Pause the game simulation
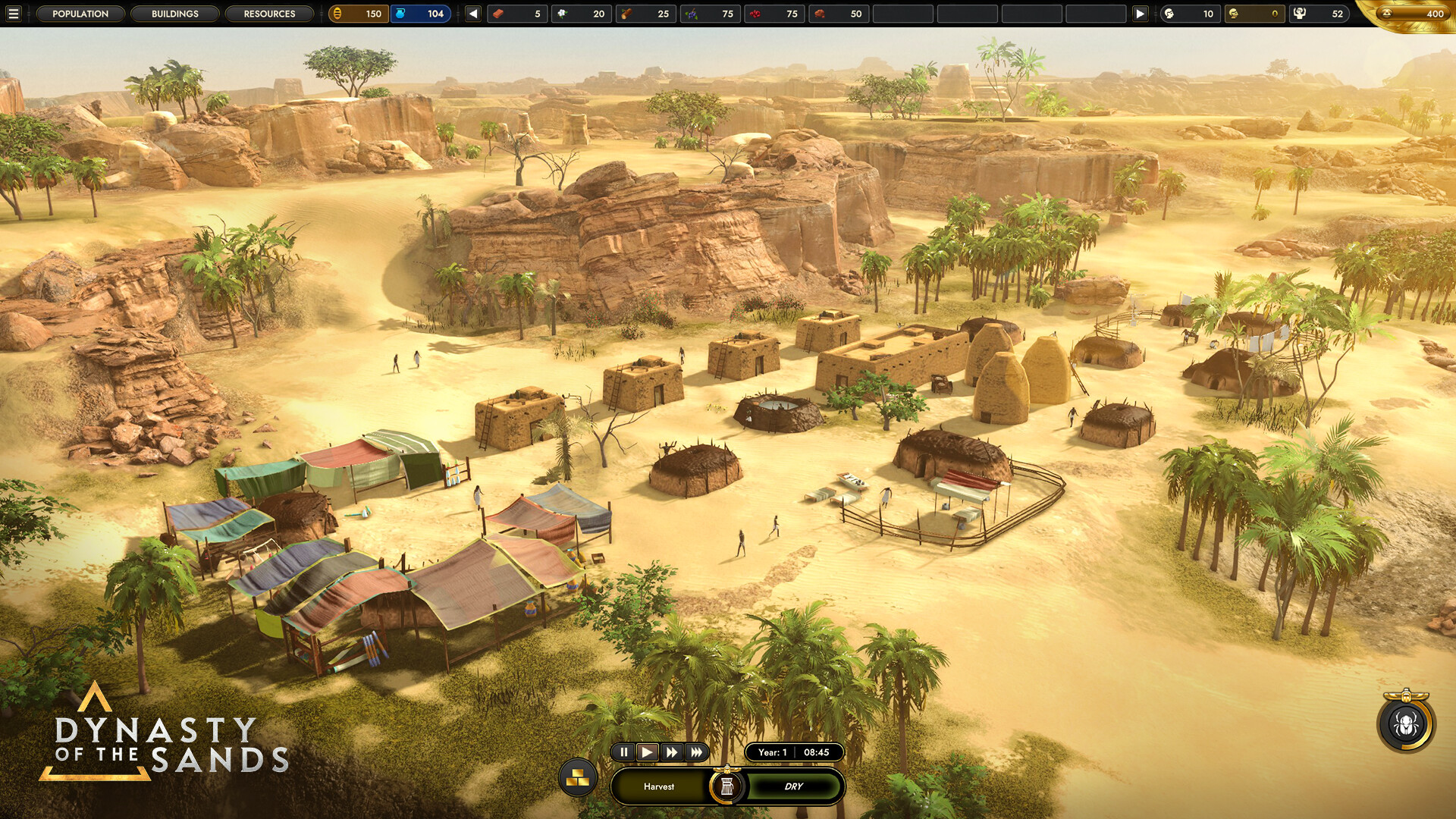This screenshot has width=1456, height=819. (x=623, y=753)
